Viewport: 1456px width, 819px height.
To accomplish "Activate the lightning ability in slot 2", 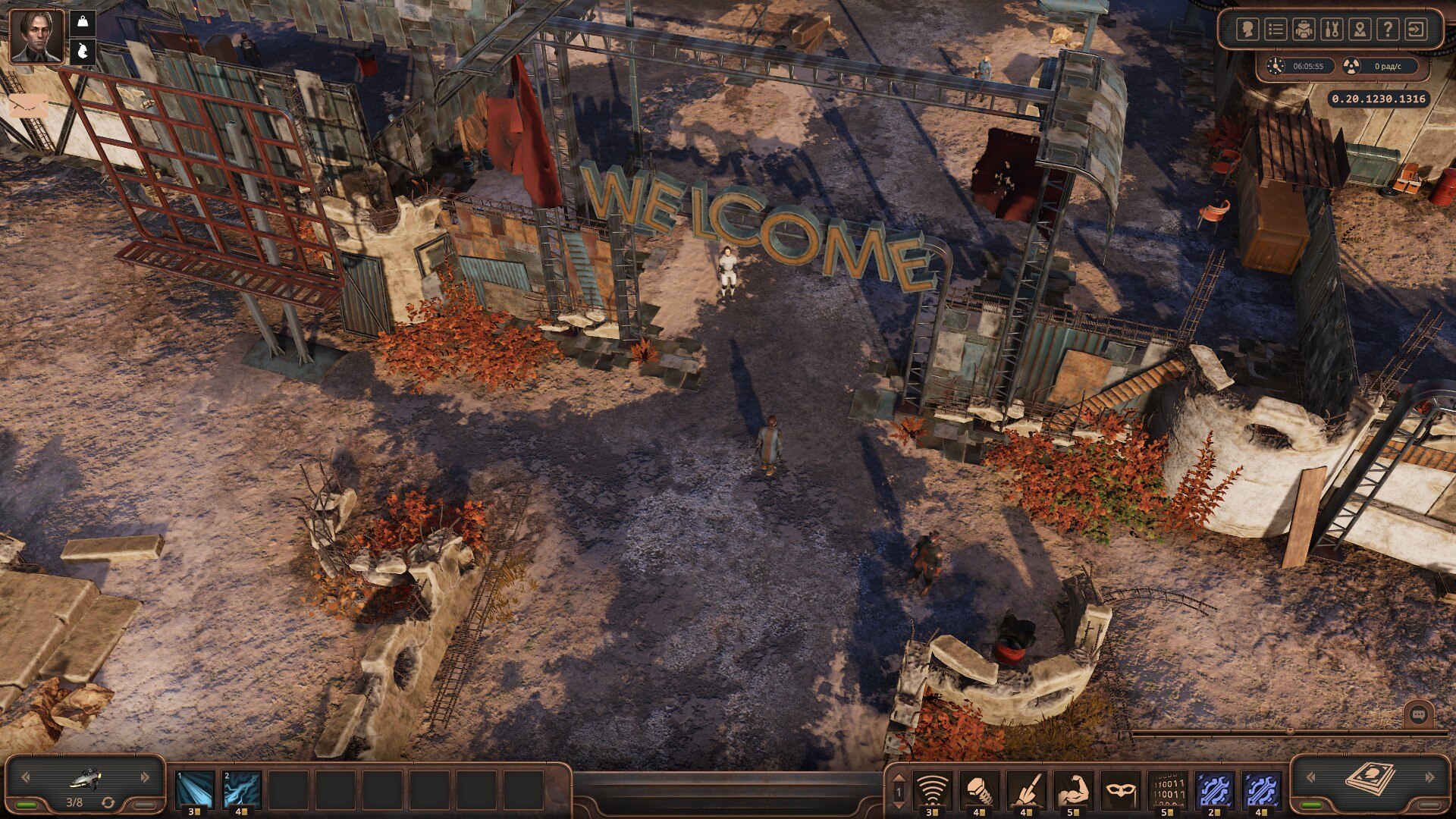I will pyautogui.click(x=242, y=789).
